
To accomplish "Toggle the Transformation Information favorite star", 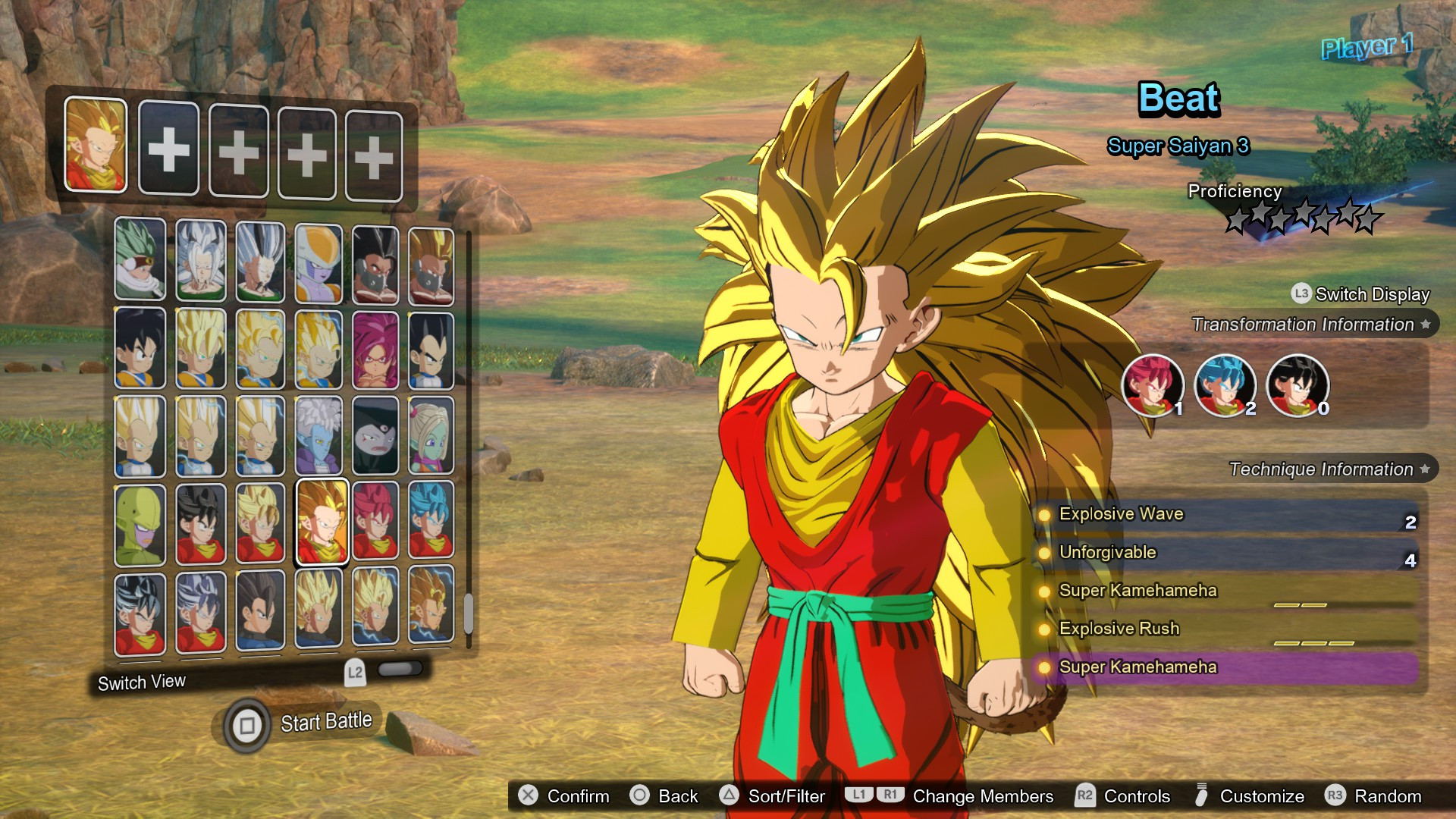I will click(x=1424, y=324).
